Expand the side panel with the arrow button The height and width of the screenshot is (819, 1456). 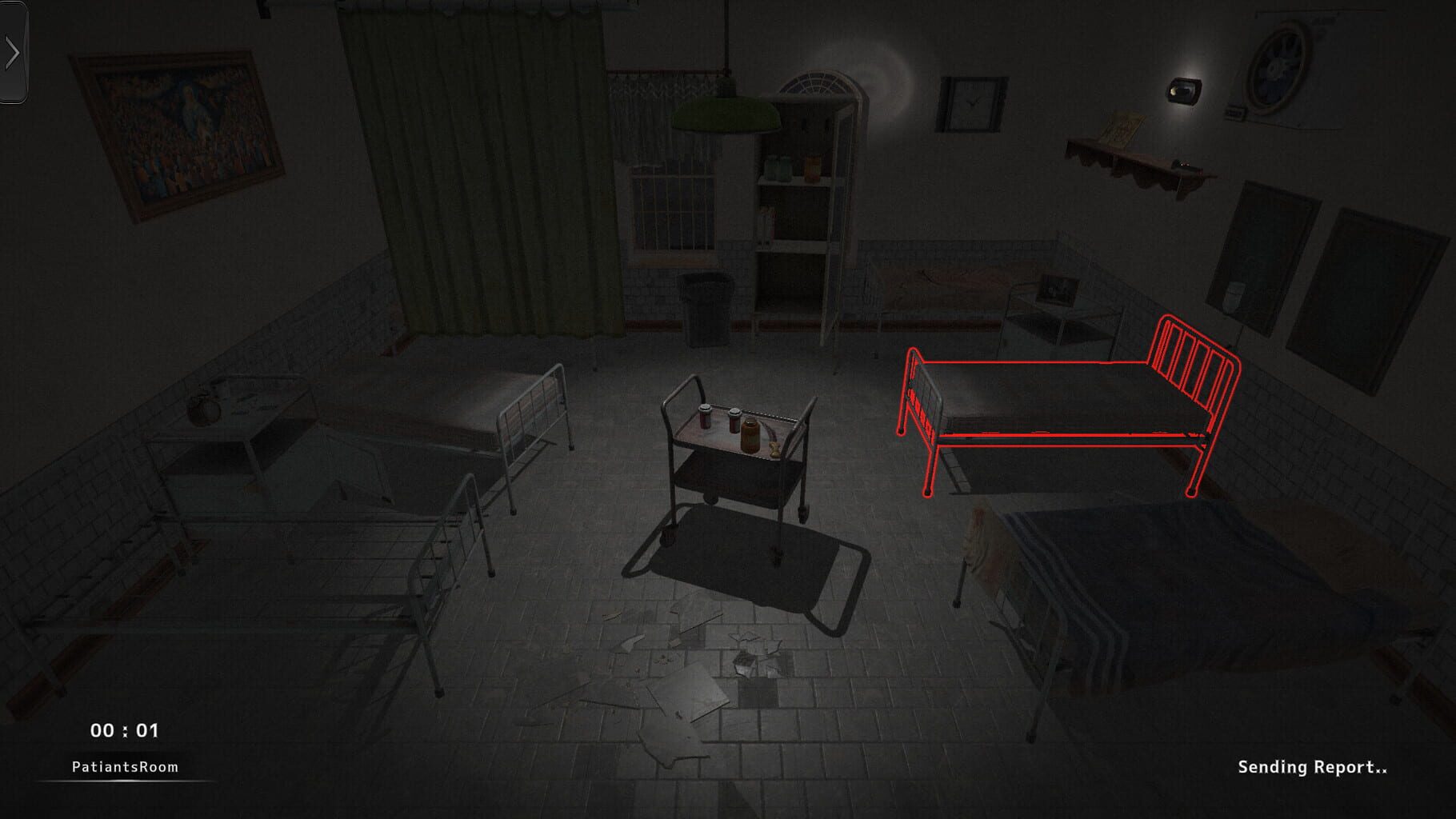click(x=13, y=52)
